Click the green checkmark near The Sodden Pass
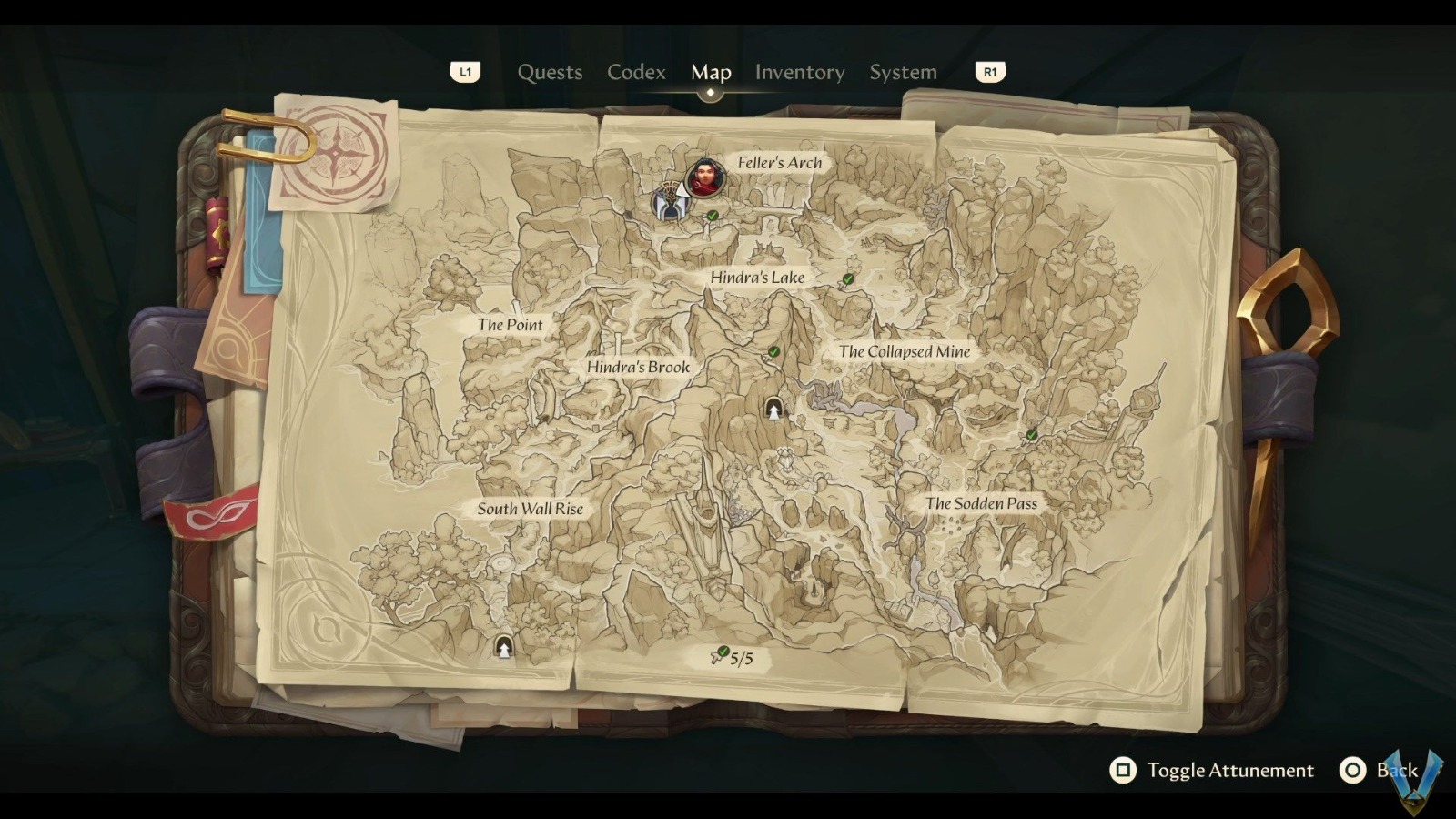The width and height of the screenshot is (1456, 819). click(x=1029, y=436)
